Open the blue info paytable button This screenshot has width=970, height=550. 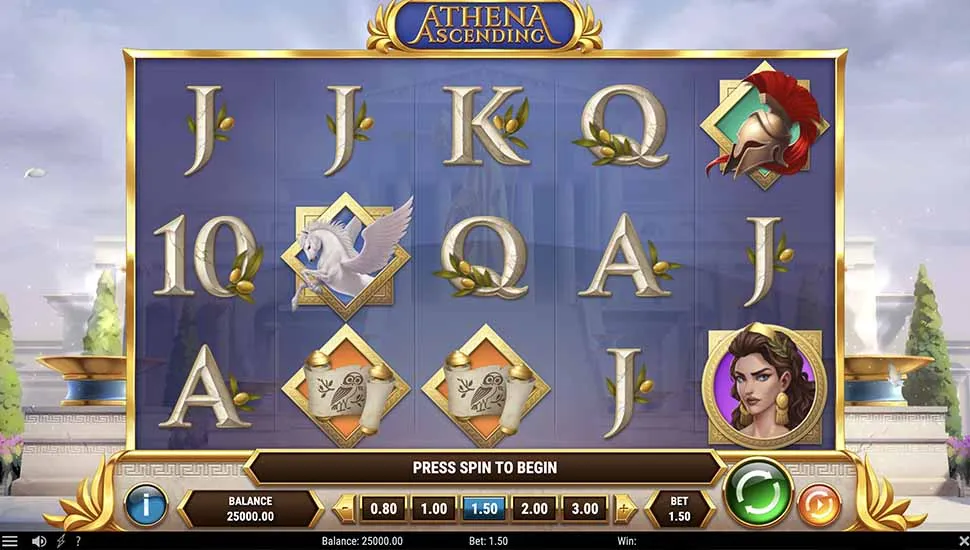tap(145, 506)
